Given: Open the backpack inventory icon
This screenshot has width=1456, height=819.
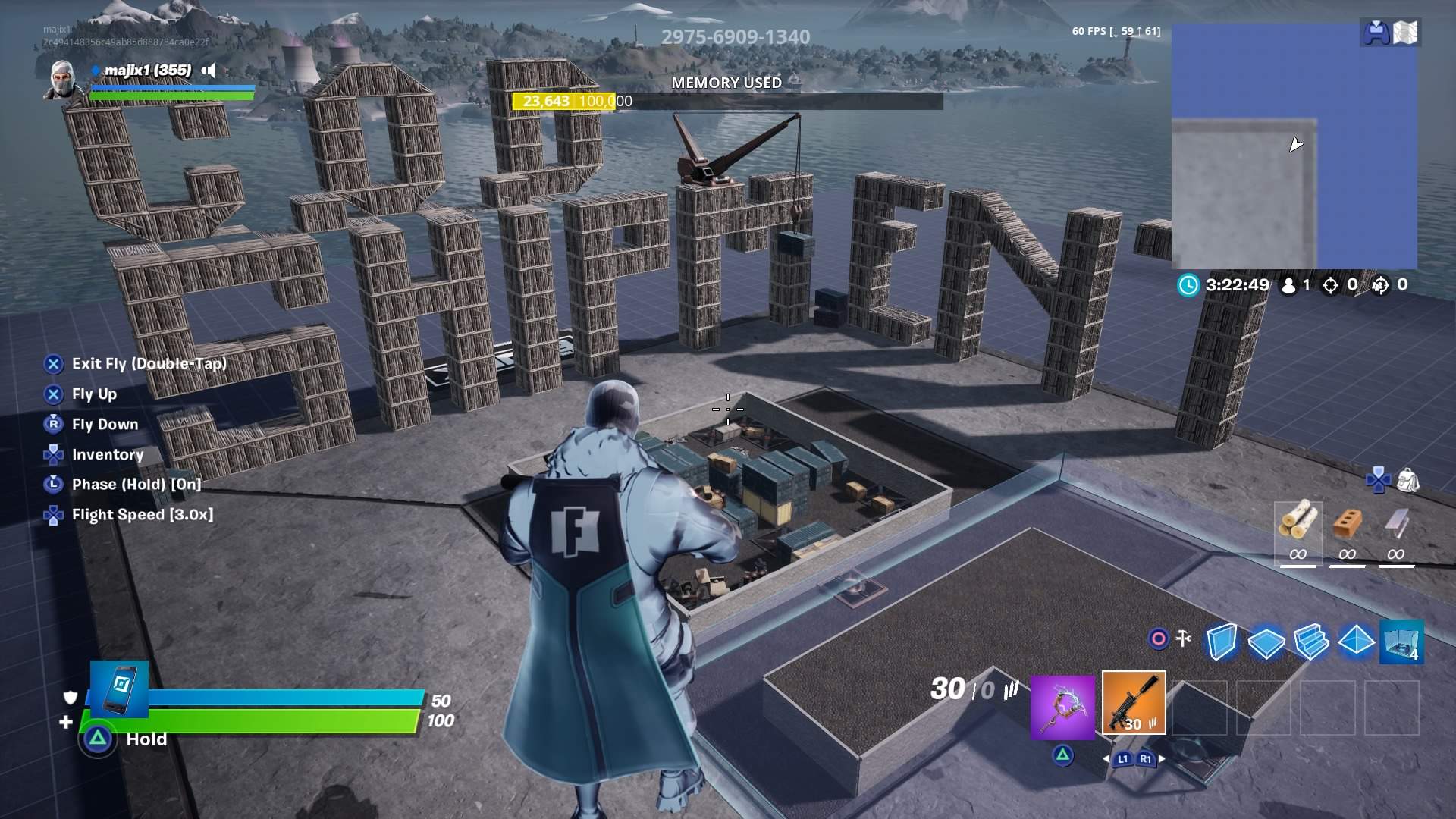Looking at the screenshot, I should pos(1407,479).
